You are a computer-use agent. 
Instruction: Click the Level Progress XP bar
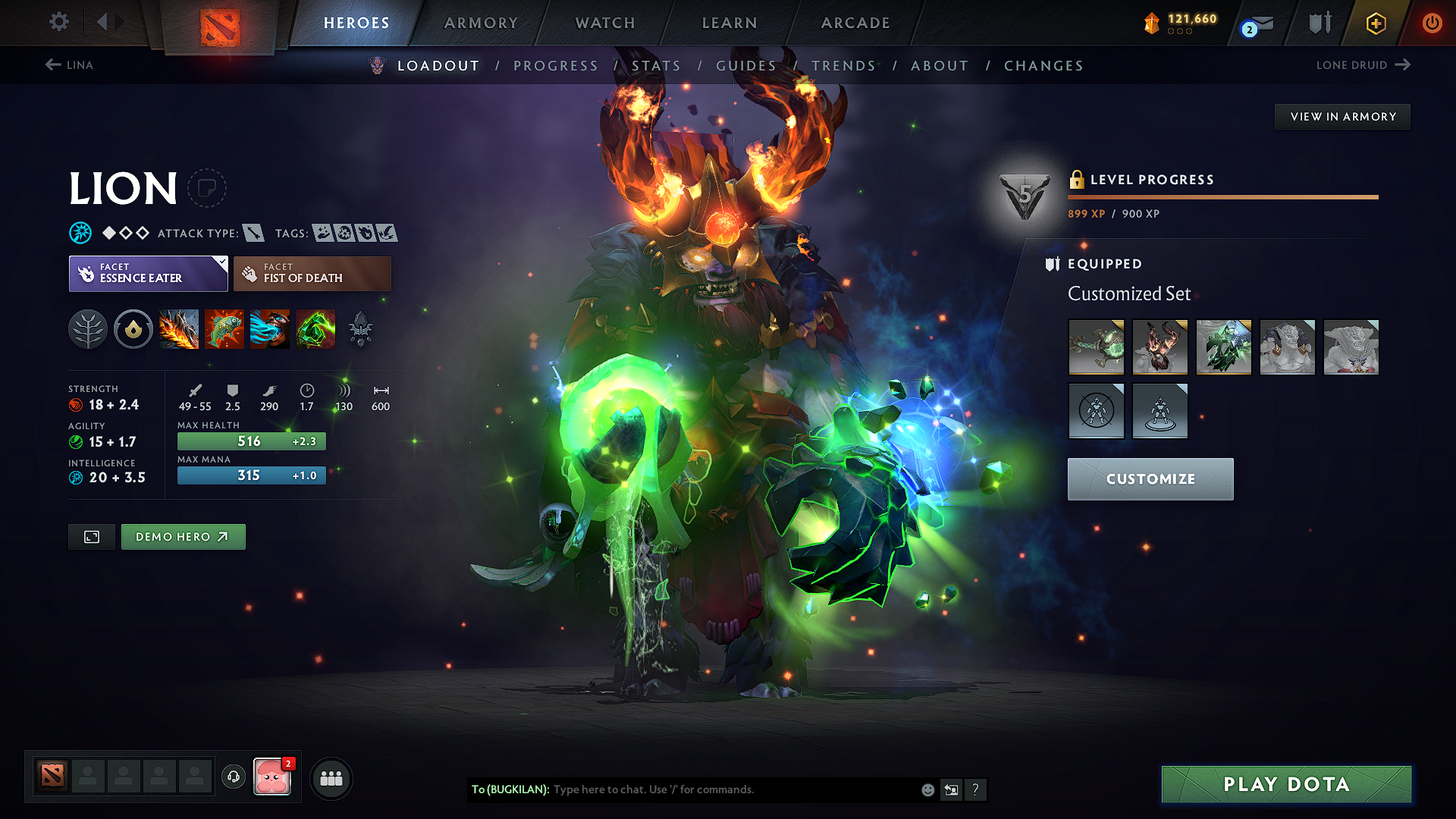(x=1221, y=196)
